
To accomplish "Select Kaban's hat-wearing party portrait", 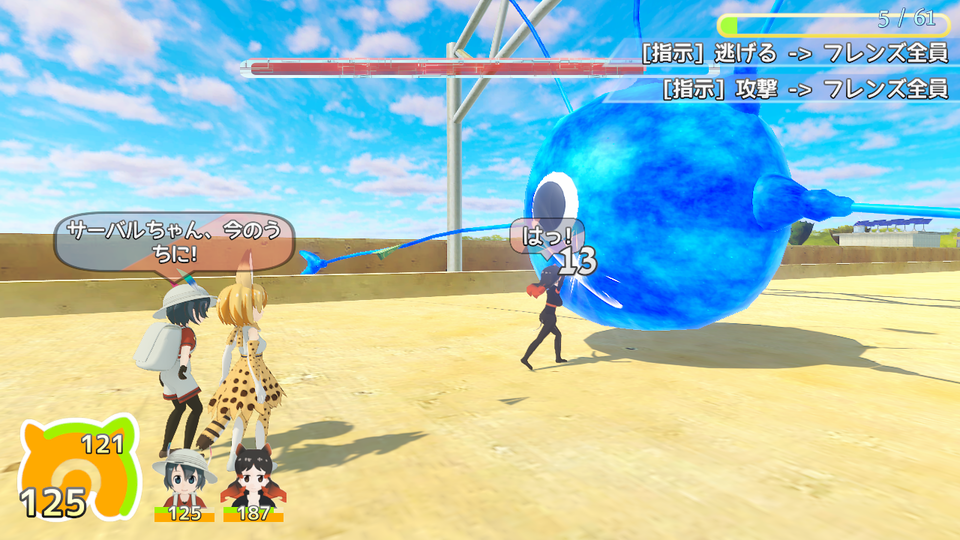I will 184,480.
